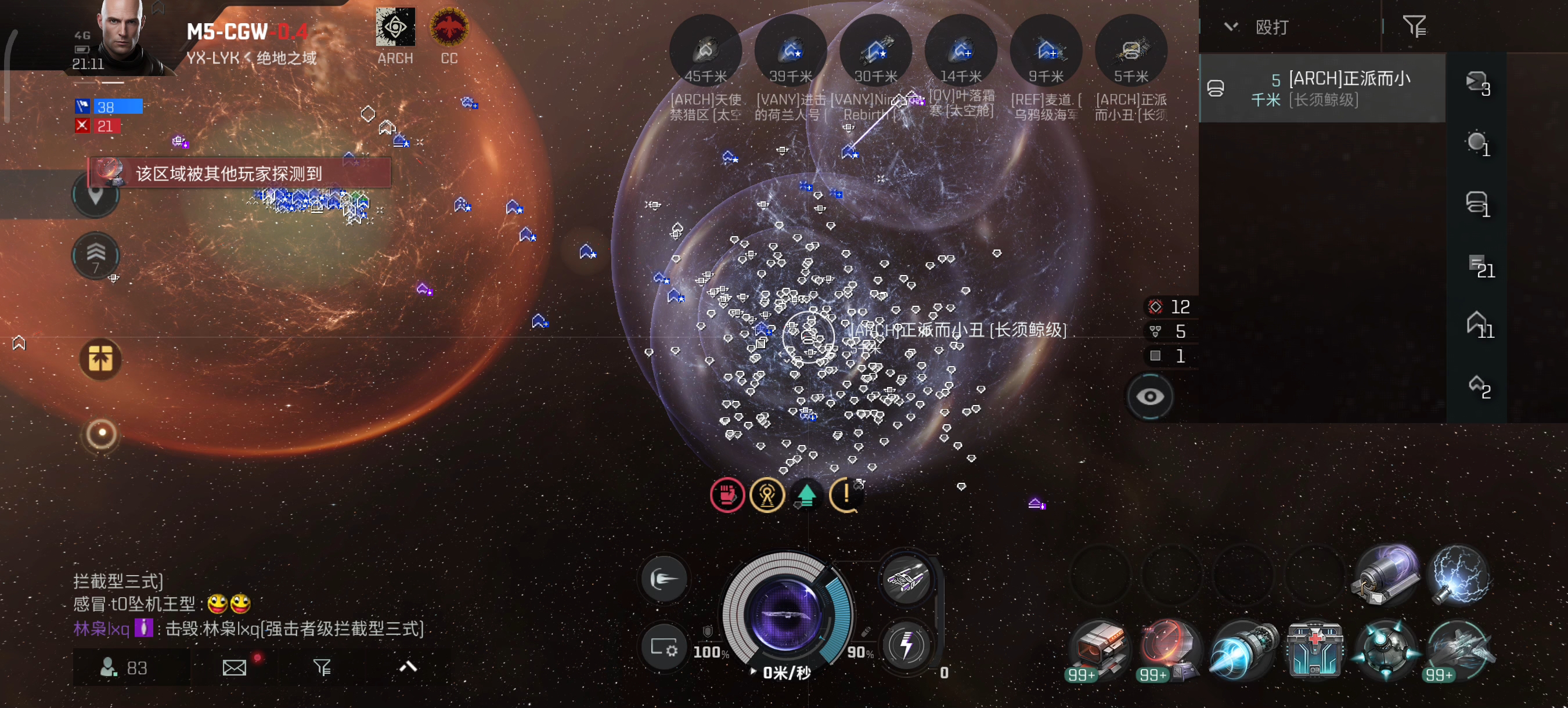
Task: Select the locked target at 14千米
Action: pyautogui.click(x=961, y=51)
